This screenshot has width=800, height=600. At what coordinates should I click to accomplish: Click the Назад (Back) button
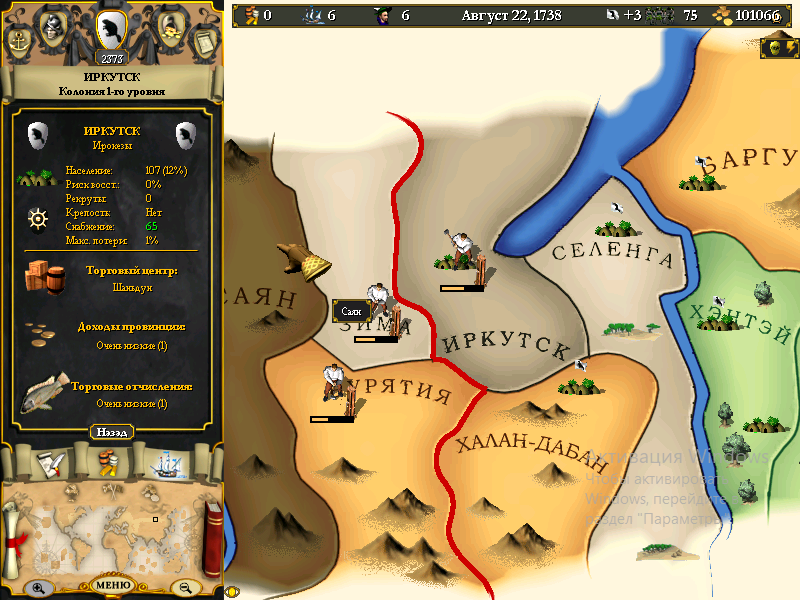click(x=113, y=432)
